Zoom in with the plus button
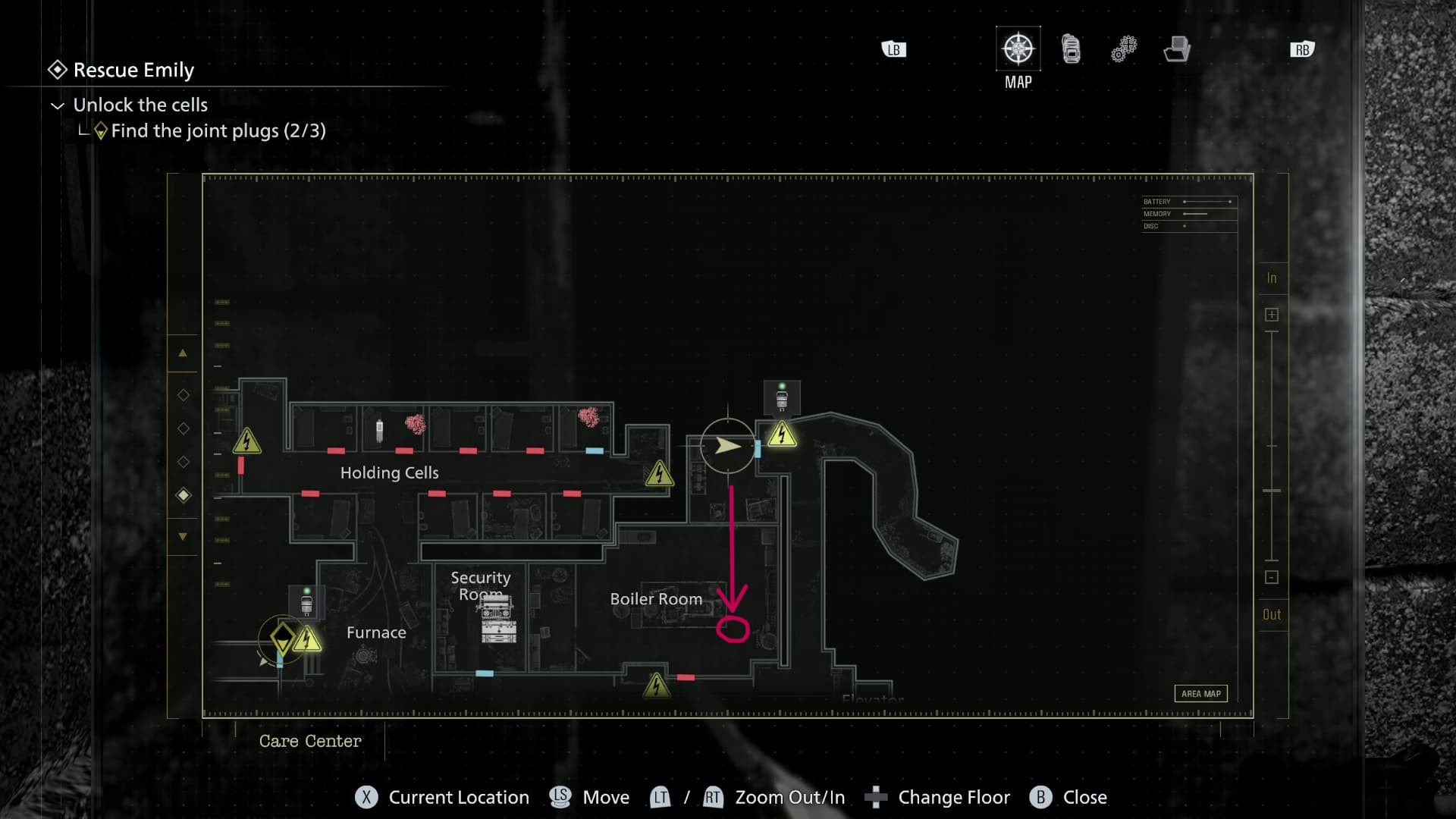Viewport: 1456px width, 819px height. 1272,315
